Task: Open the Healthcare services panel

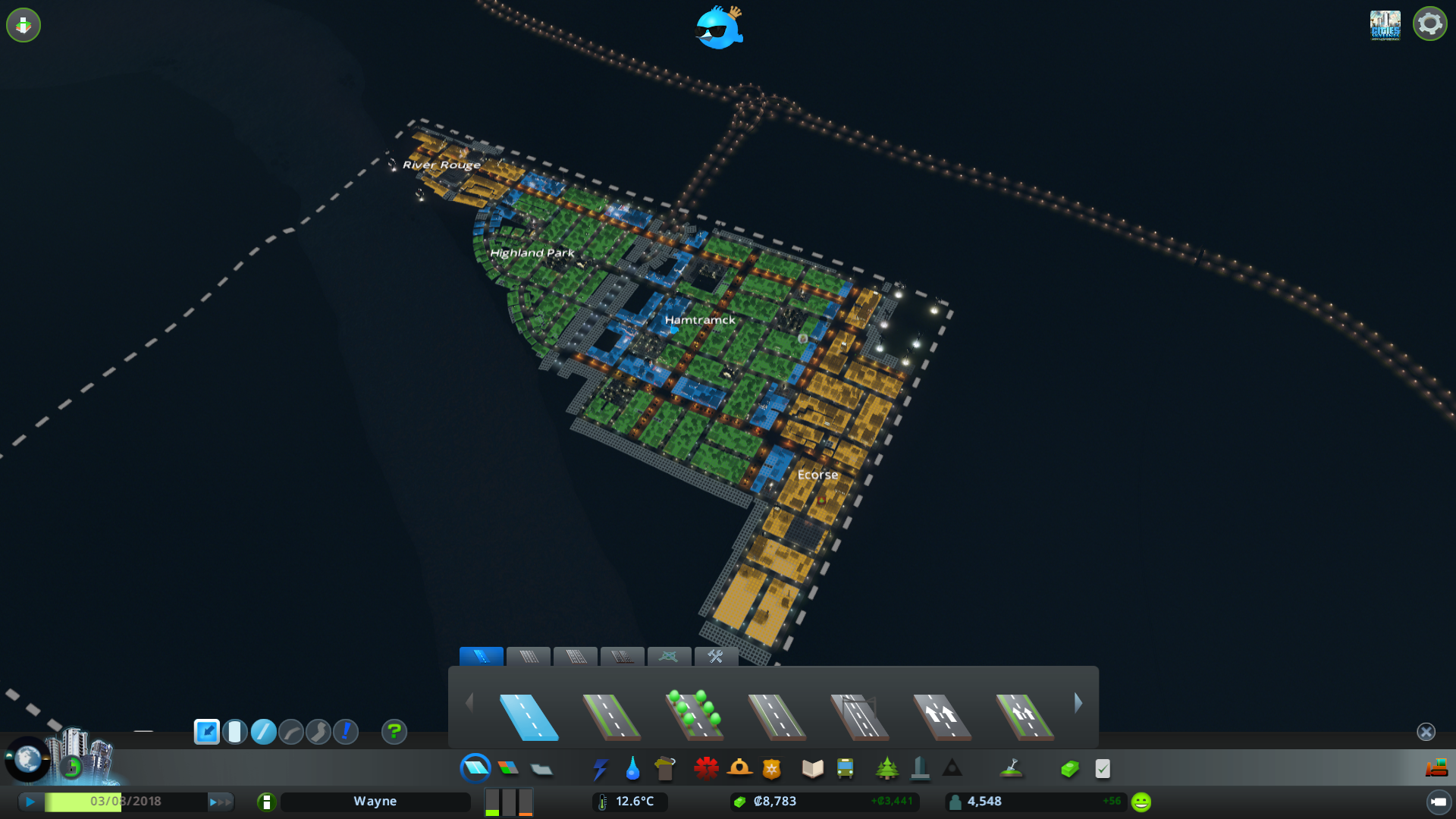Action: 705,768
